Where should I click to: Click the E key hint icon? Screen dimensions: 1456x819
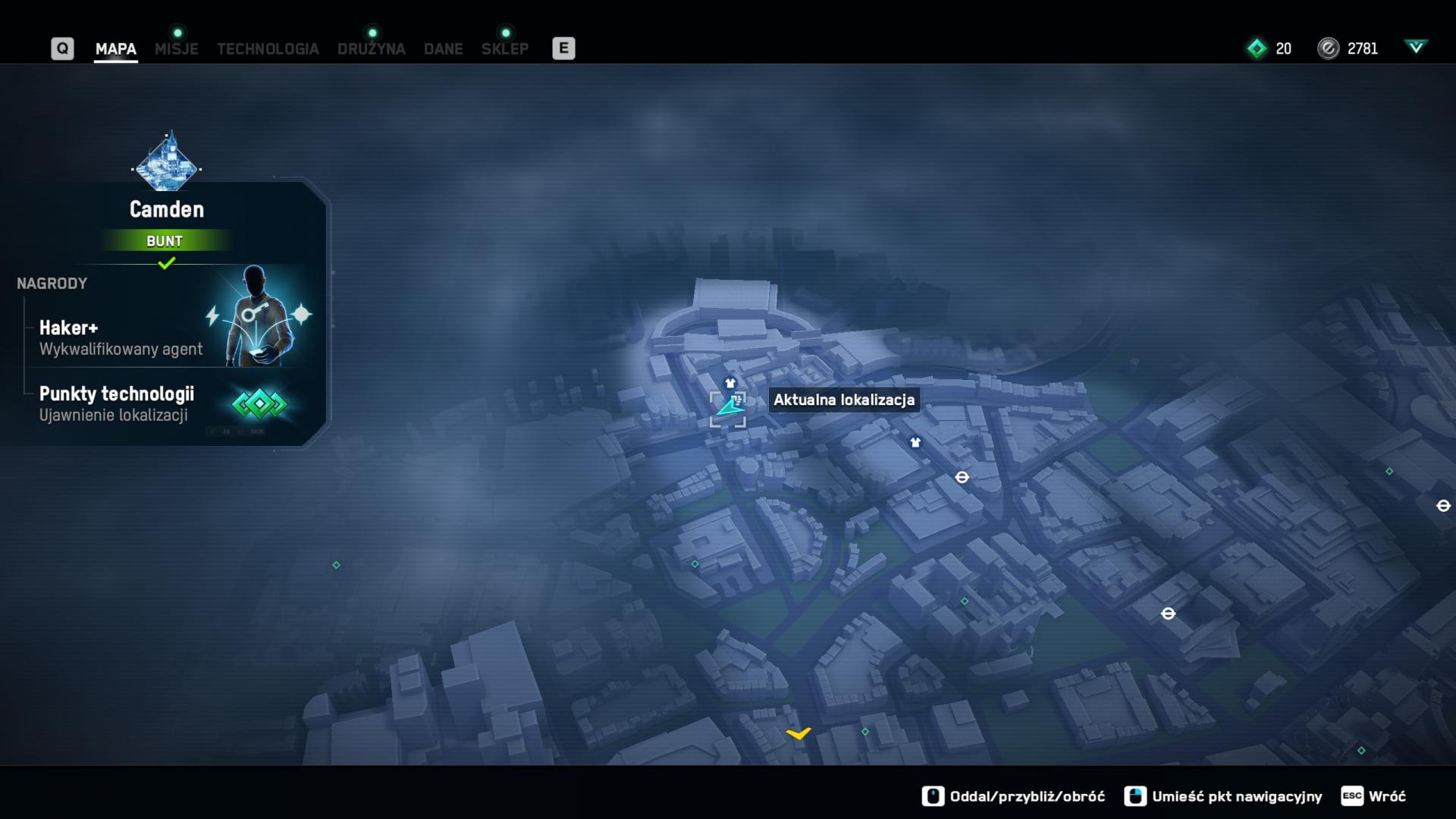[x=563, y=48]
